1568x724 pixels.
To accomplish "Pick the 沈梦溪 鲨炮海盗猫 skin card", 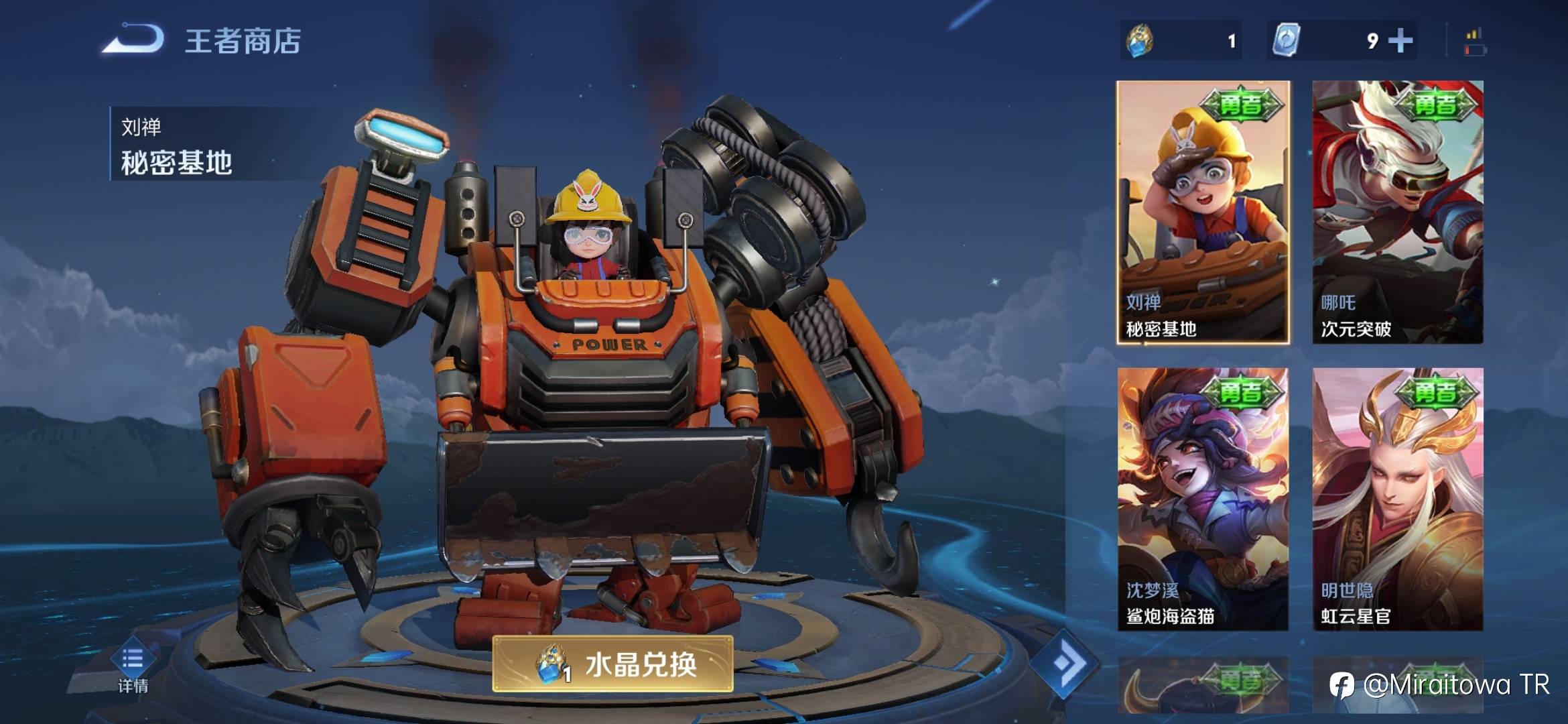I will point(1203,499).
